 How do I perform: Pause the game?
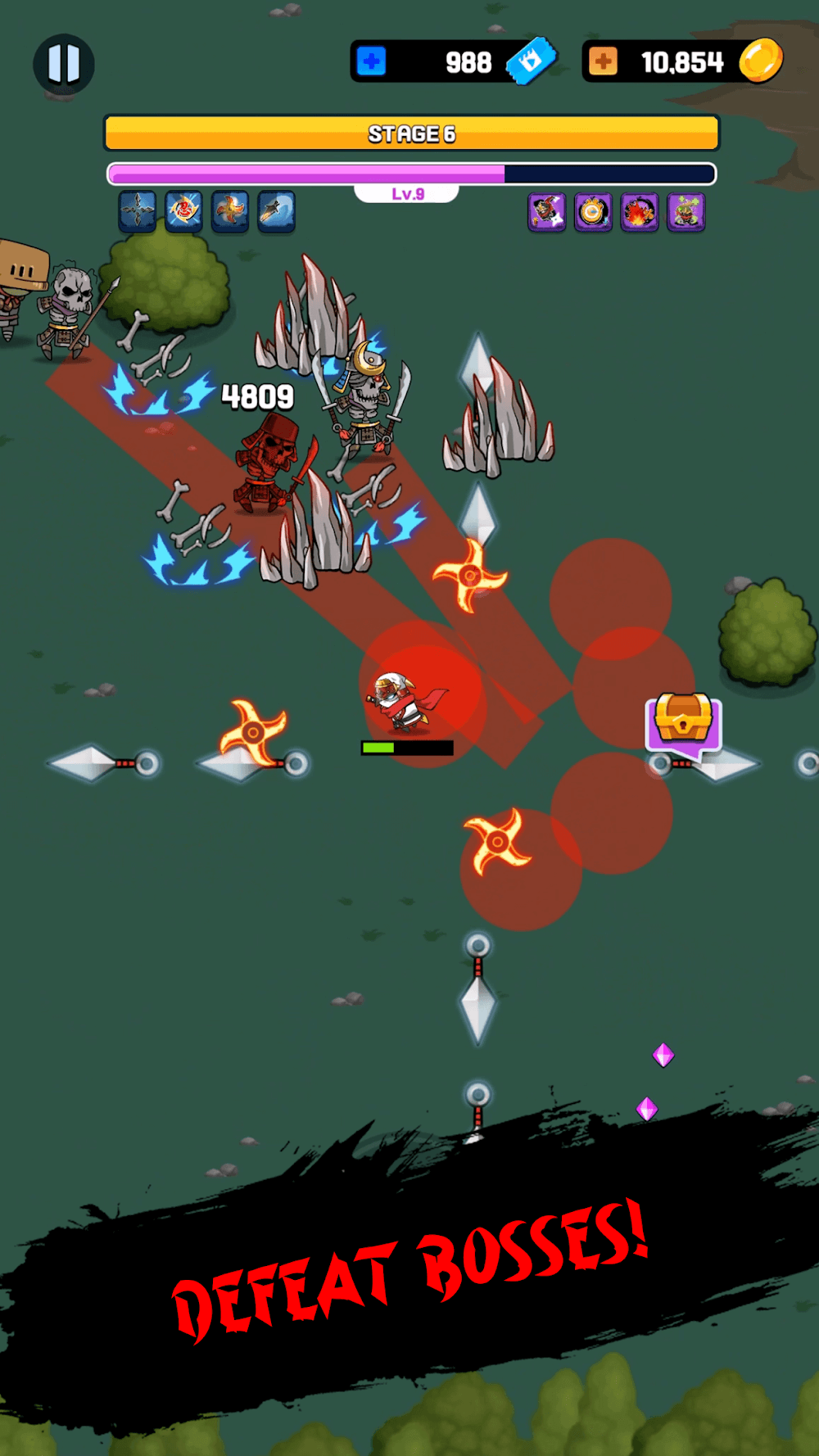(x=64, y=64)
